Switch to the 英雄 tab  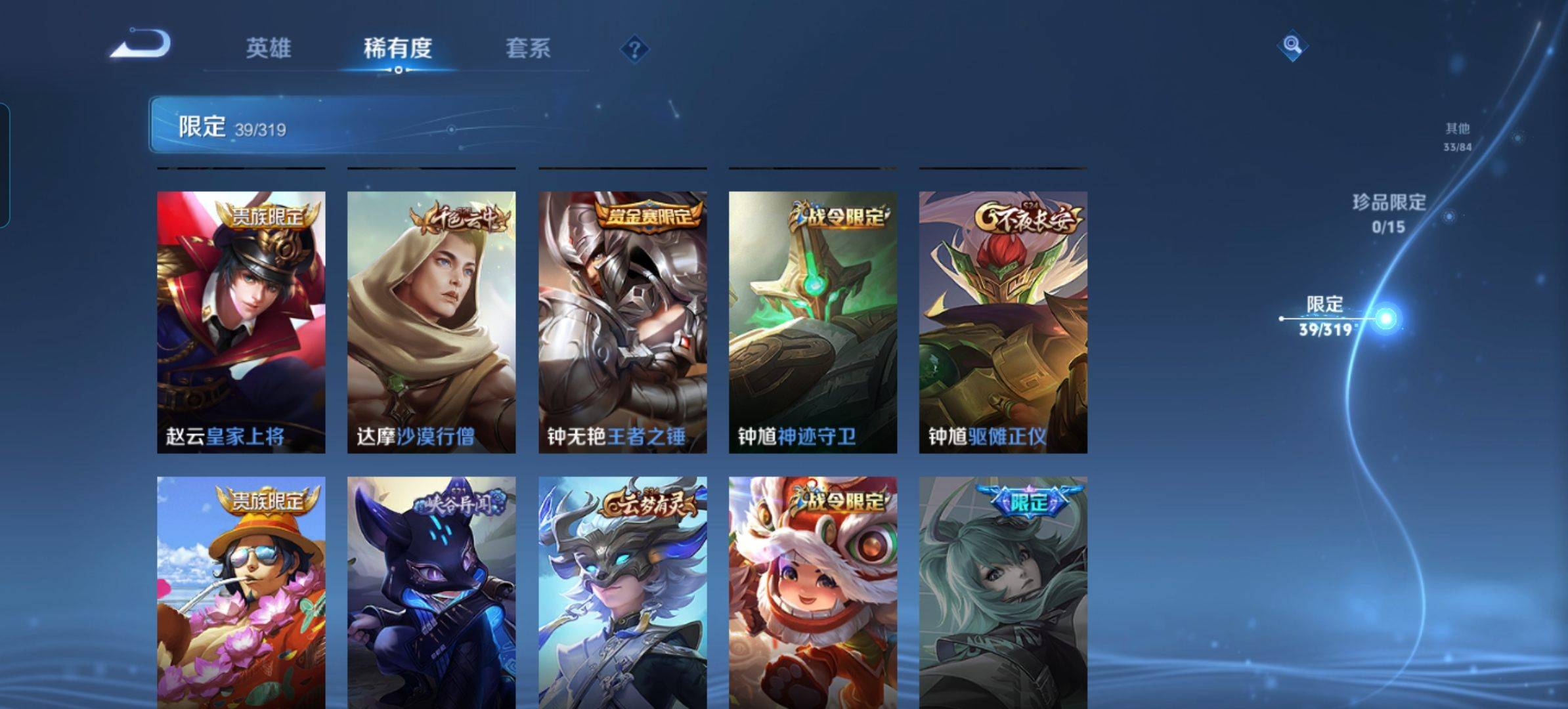[268, 48]
